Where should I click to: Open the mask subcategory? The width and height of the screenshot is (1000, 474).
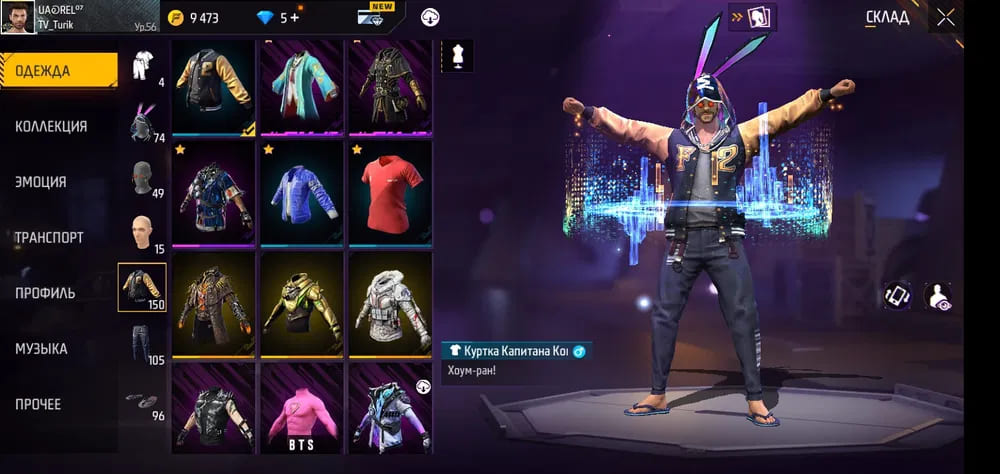point(142,178)
